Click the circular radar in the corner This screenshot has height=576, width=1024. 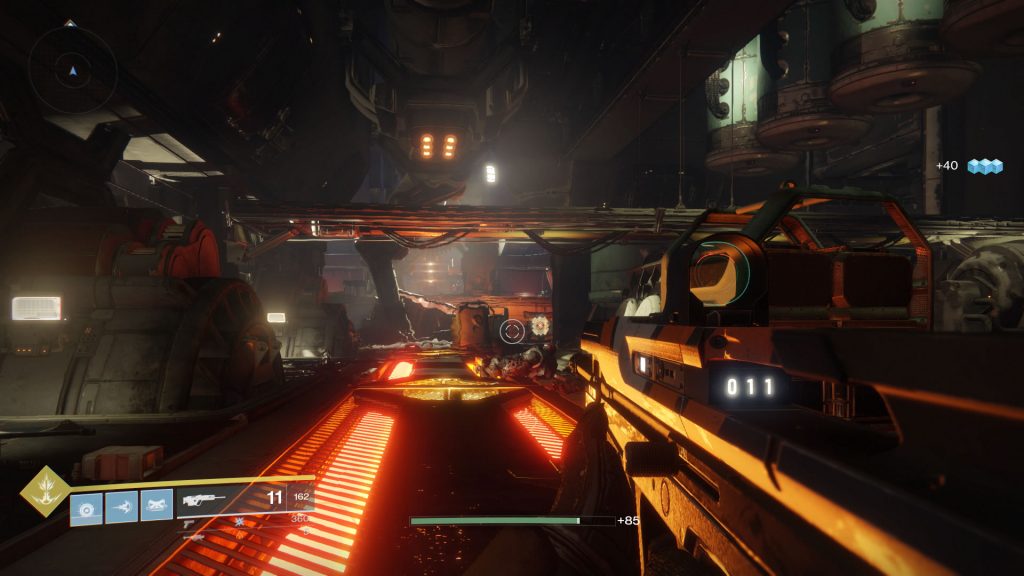71,69
